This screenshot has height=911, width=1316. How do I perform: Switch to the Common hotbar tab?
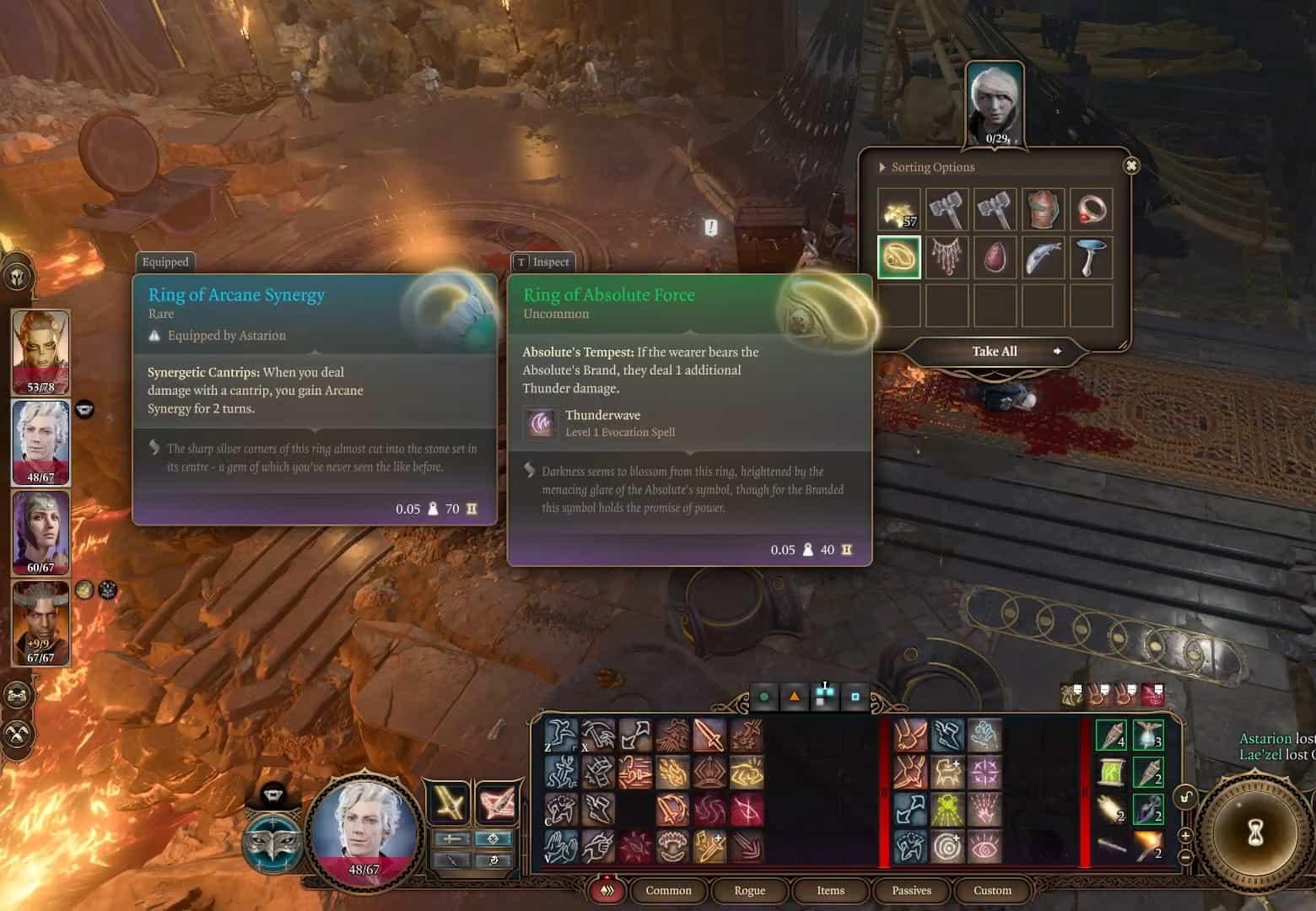pyautogui.click(x=668, y=890)
